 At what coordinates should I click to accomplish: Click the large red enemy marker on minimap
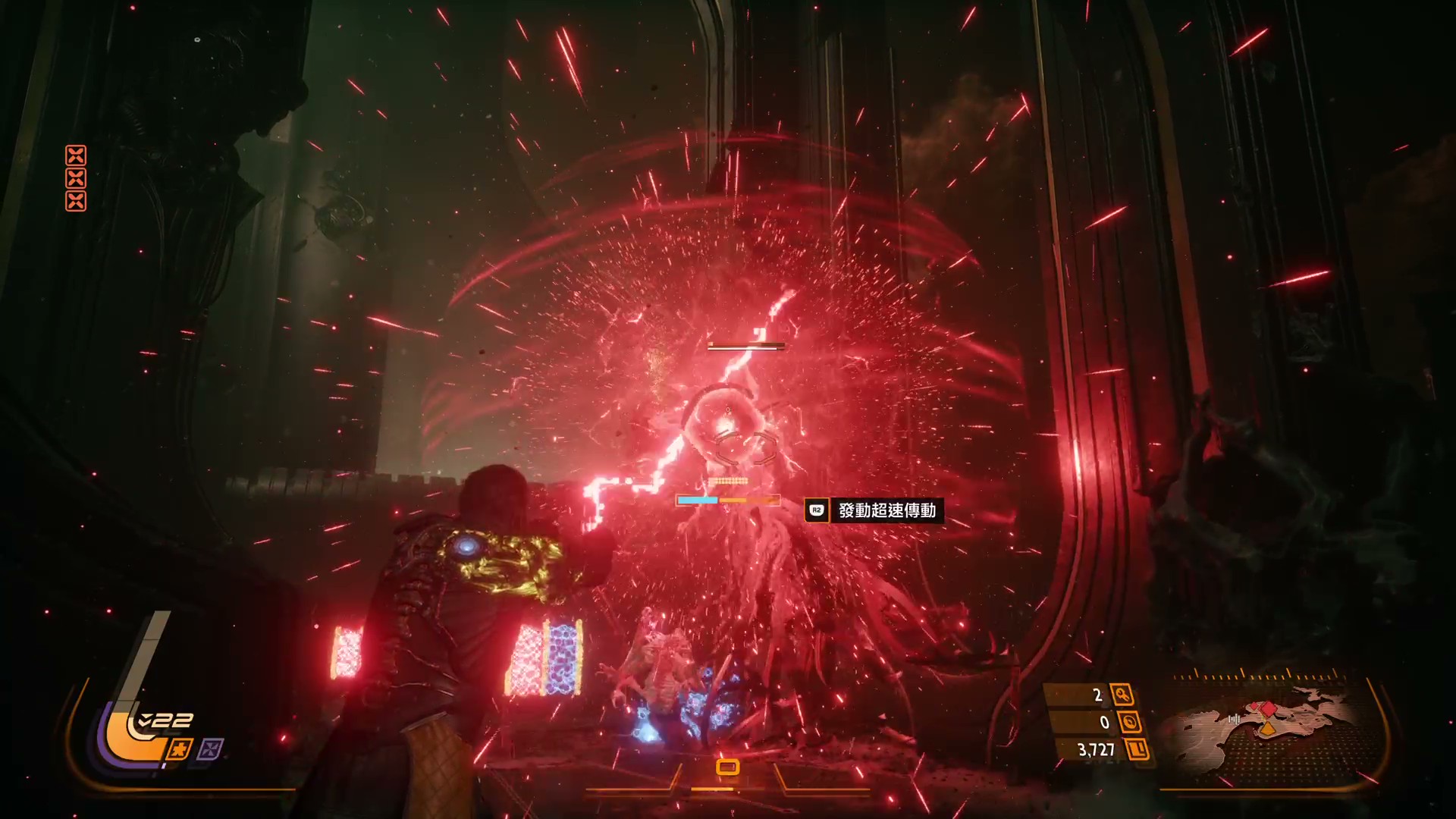1268,710
